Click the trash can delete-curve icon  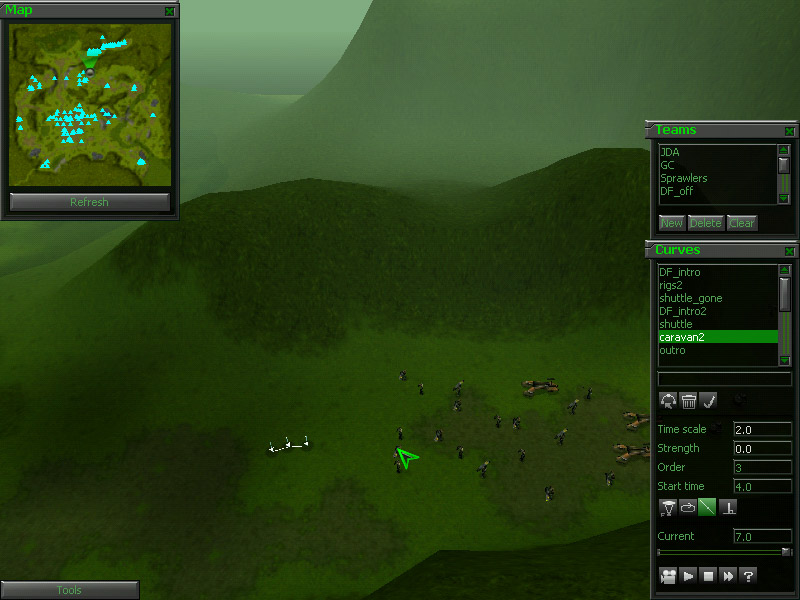[x=688, y=401]
